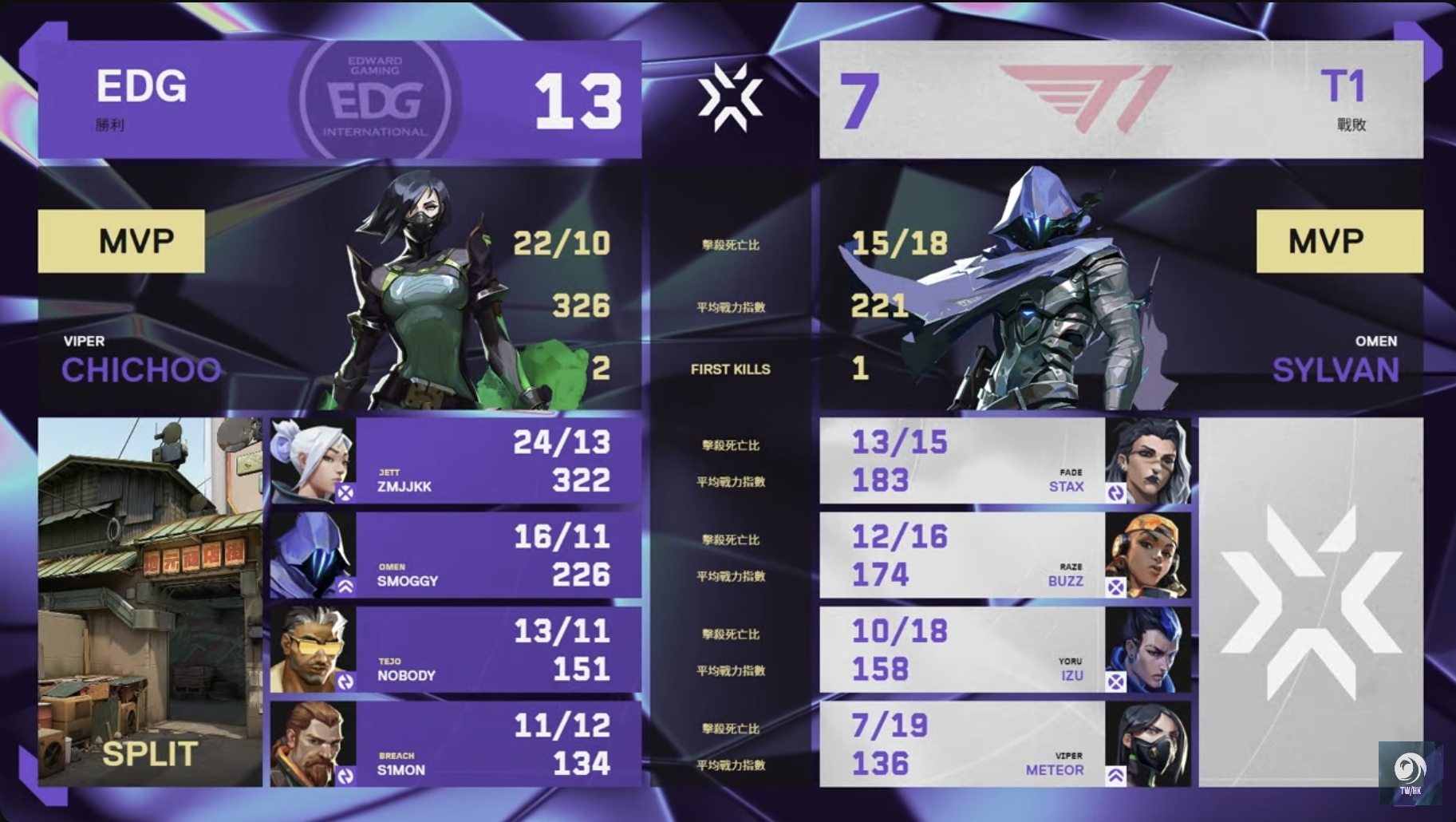Screen dimensions: 1456x822
Task: Select Viper MVP artwork for CHICHOO
Action: tap(423, 295)
